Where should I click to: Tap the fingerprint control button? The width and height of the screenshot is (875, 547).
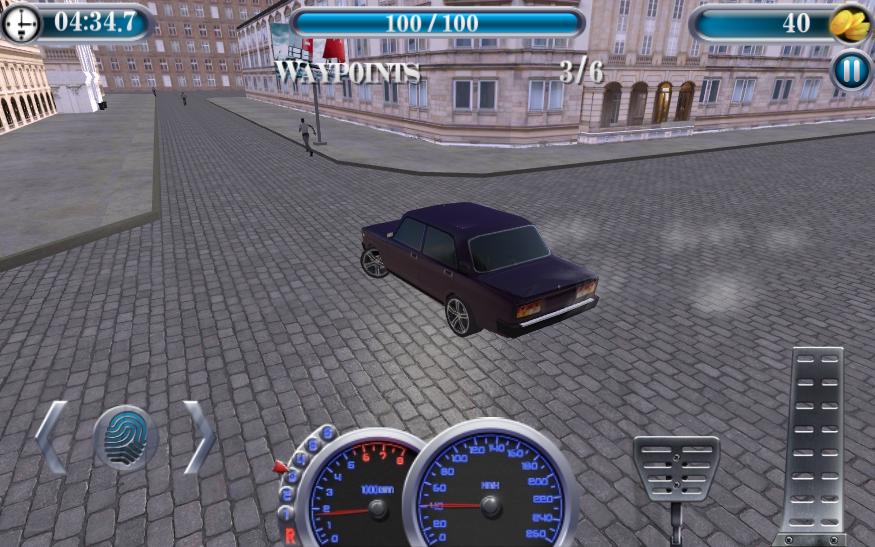125,438
